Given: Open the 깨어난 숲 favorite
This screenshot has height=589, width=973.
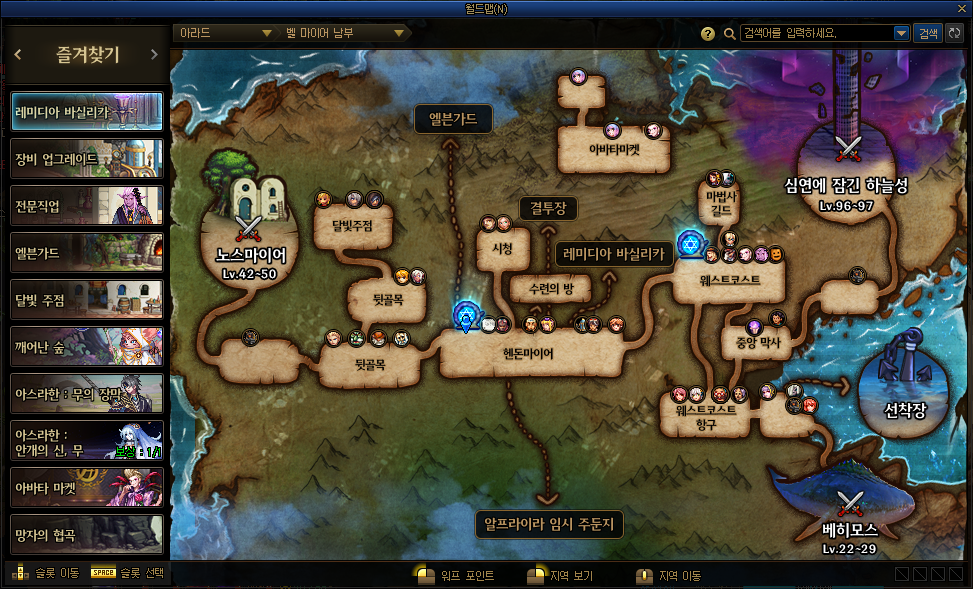Looking at the screenshot, I should click(86, 346).
